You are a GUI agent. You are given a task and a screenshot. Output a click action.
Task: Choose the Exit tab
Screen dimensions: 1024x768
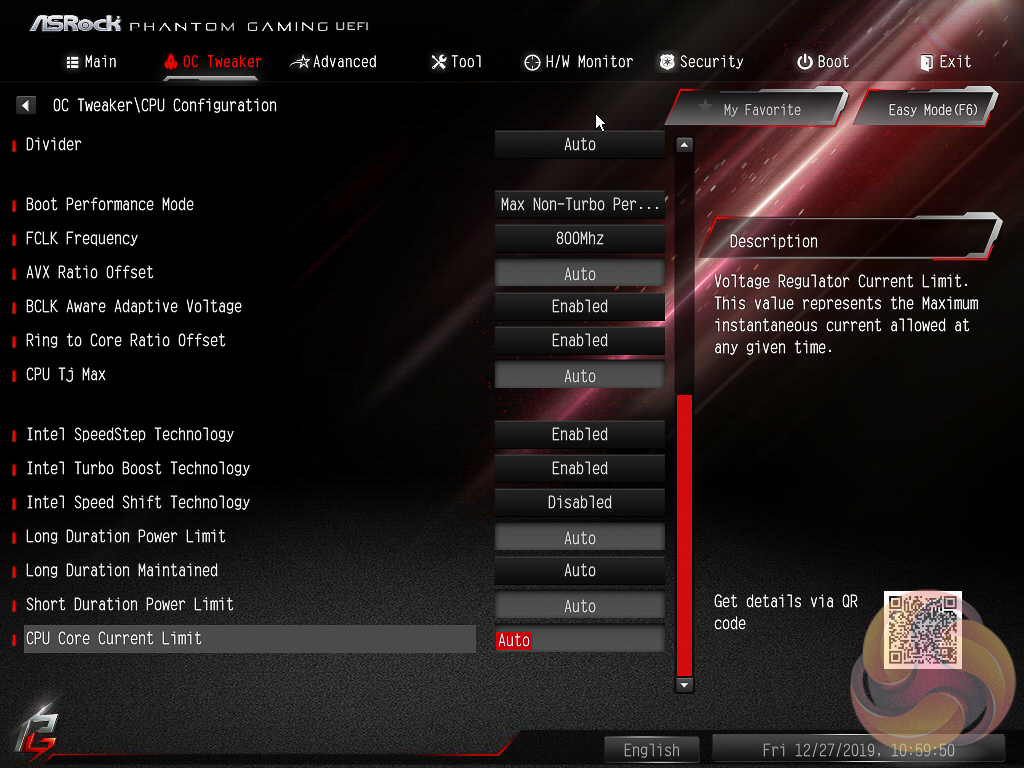coord(945,62)
